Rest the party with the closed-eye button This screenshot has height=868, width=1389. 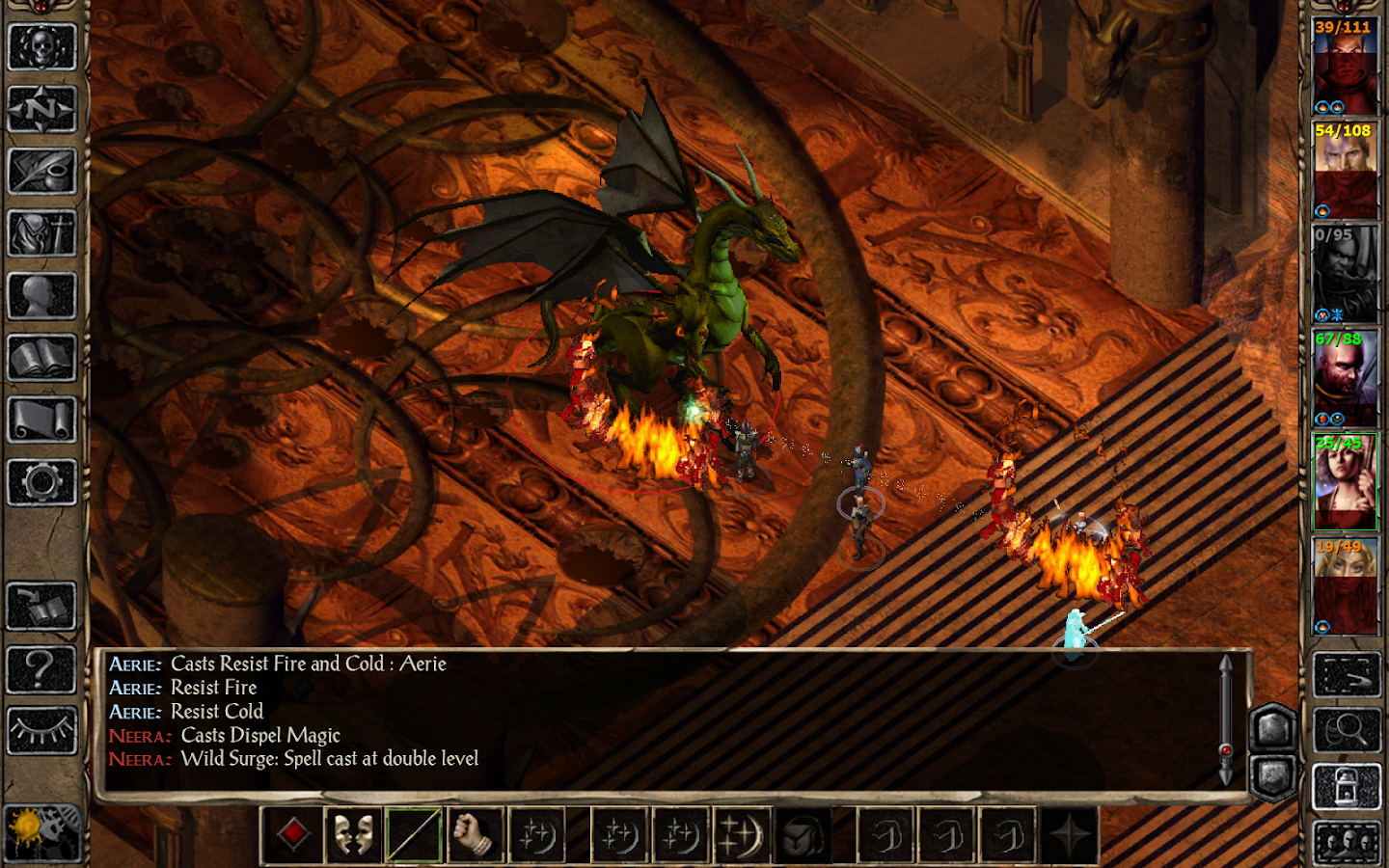tap(41, 731)
